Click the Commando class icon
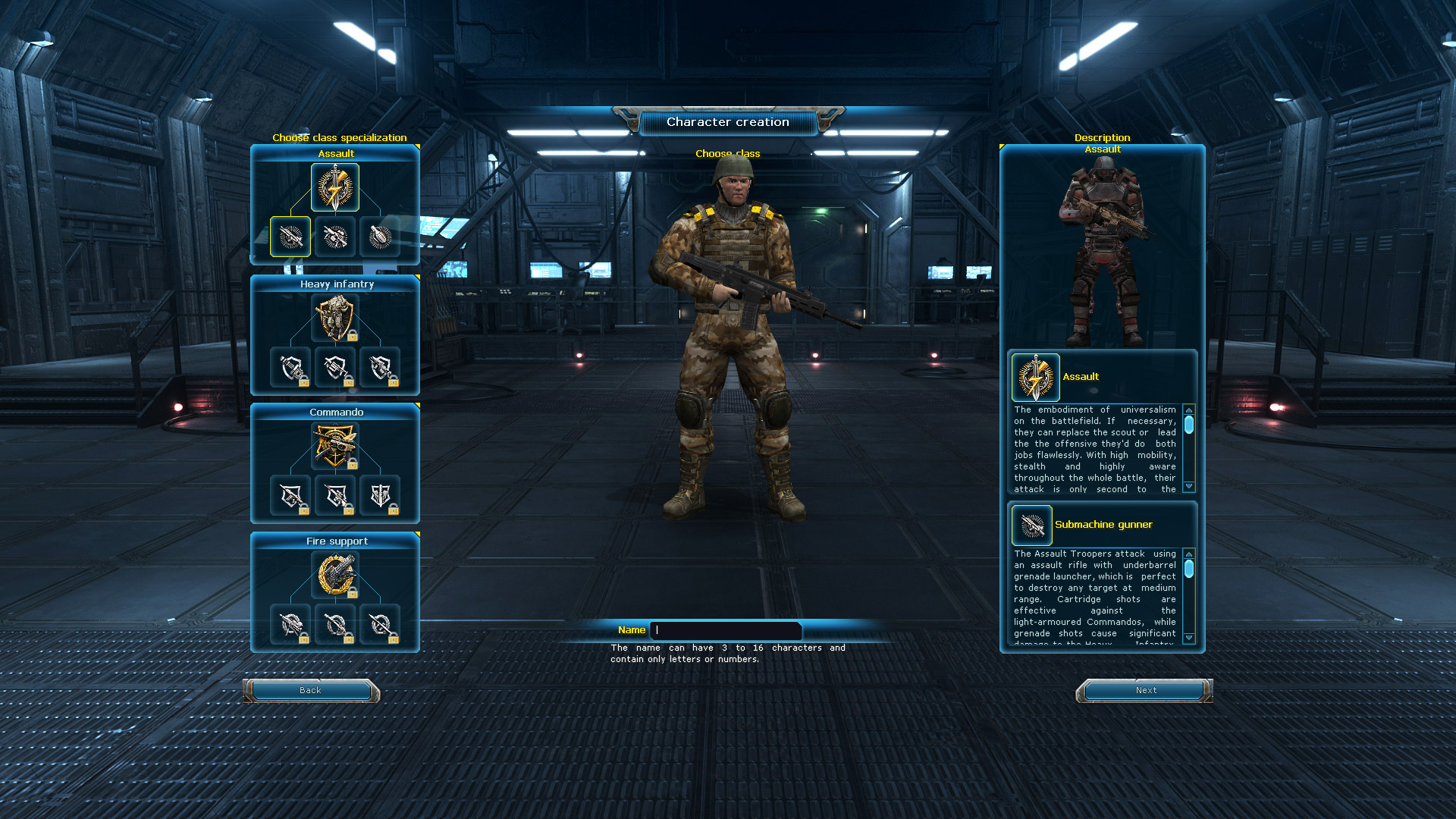Image resolution: width=1456 pixels, height=819 pixels. pos(334,446)
